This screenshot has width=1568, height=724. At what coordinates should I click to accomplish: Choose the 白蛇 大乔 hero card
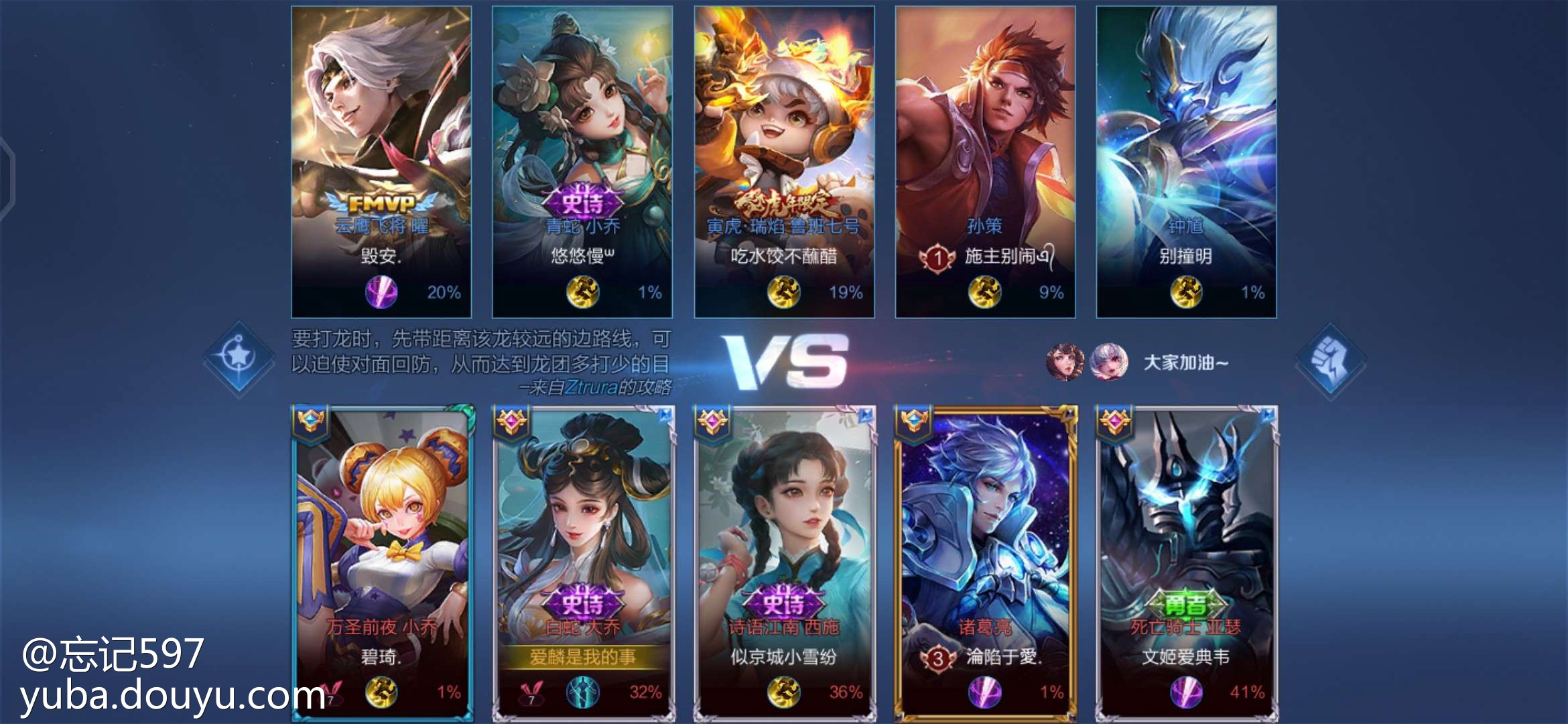coord(583,562)
